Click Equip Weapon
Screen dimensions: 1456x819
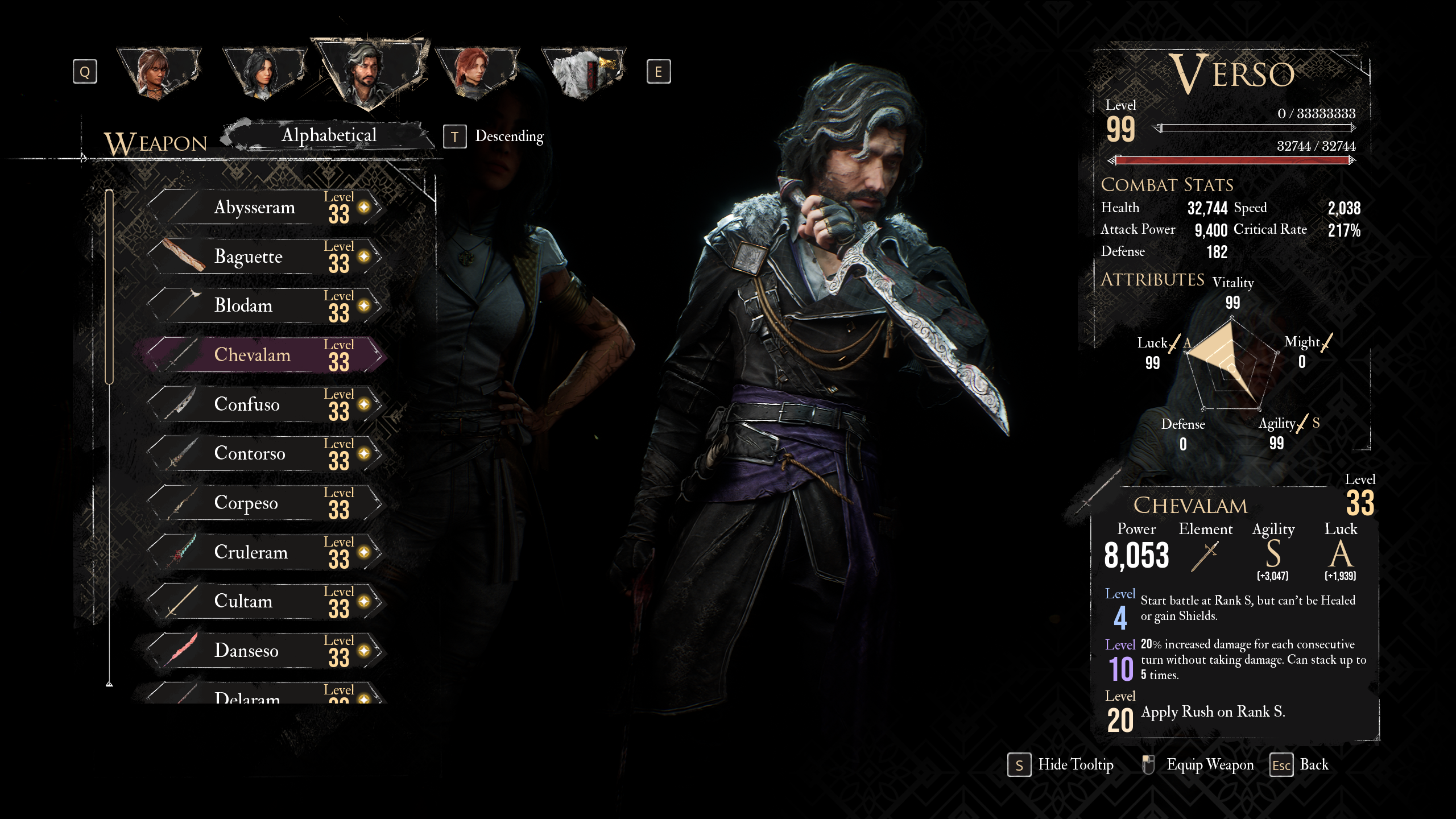point(1209,765)
